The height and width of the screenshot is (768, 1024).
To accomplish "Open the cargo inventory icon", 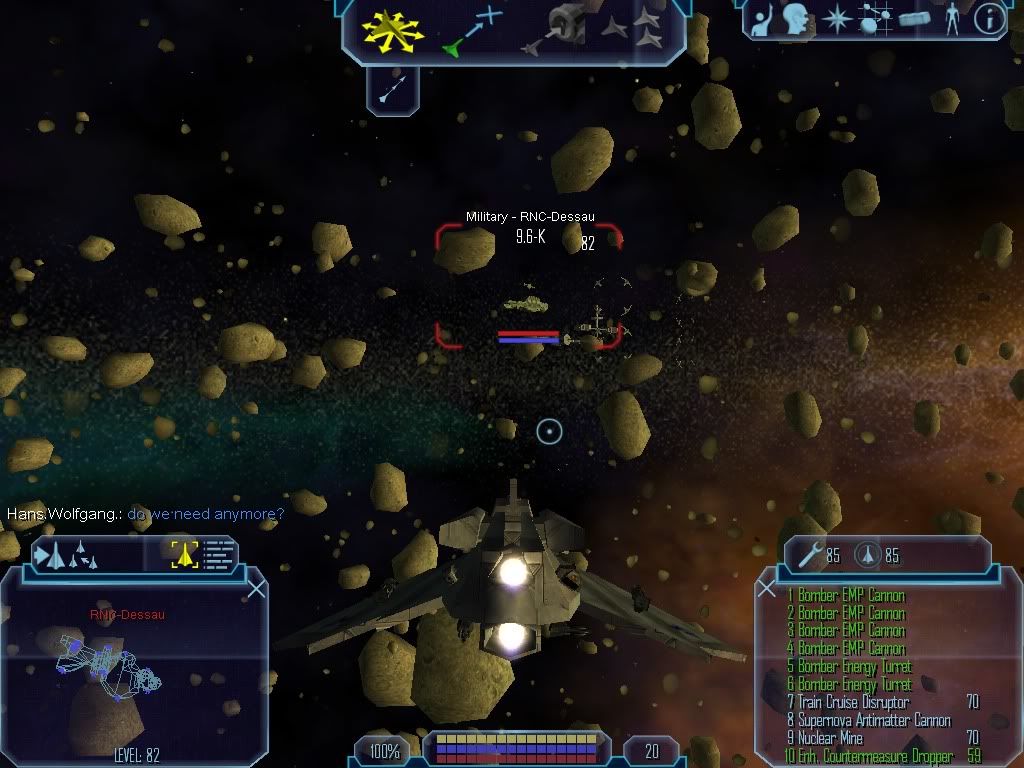I will tap(914, 19).
